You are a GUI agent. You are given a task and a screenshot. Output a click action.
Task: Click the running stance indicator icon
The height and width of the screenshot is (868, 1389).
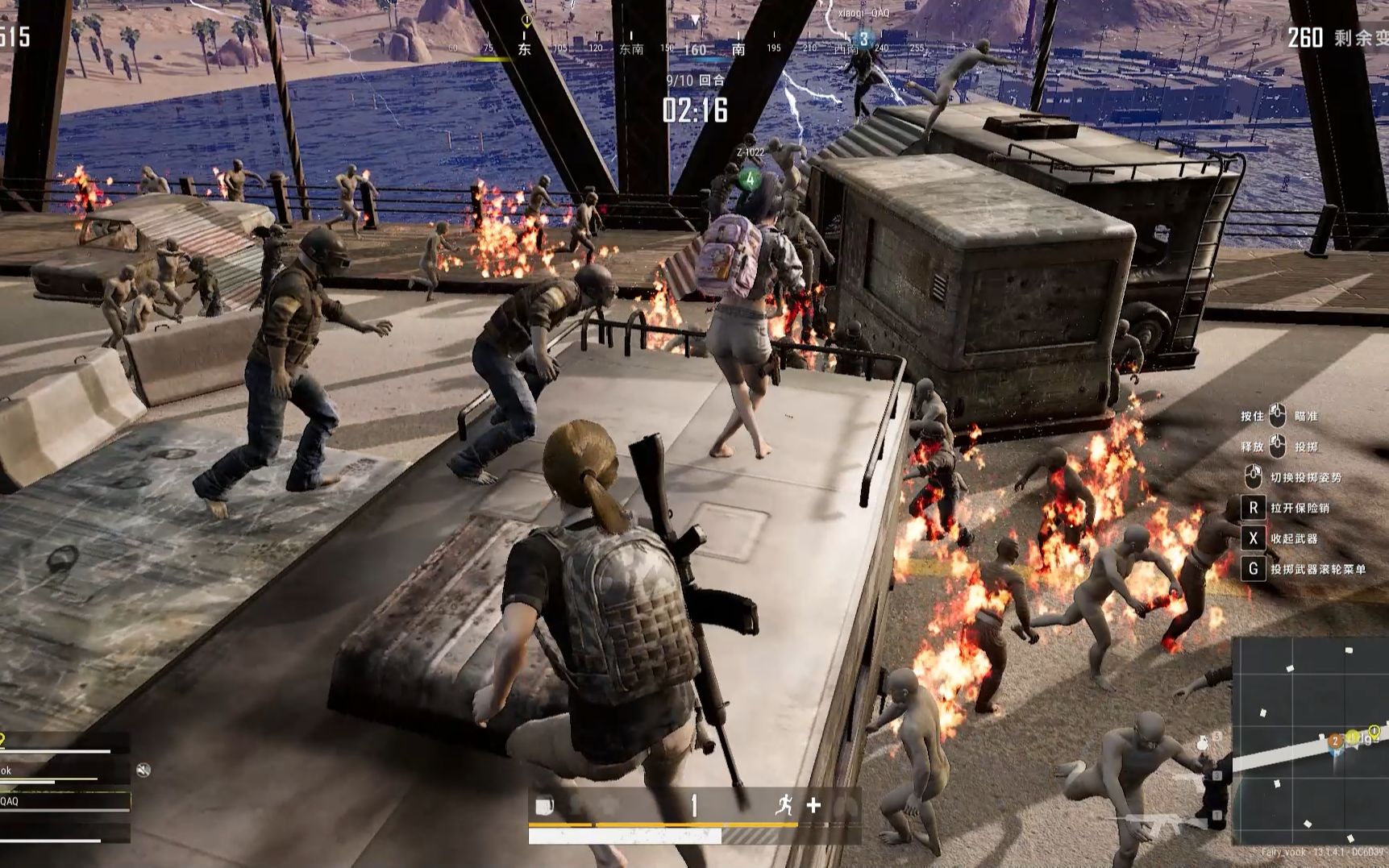click(x=784, y=804)
